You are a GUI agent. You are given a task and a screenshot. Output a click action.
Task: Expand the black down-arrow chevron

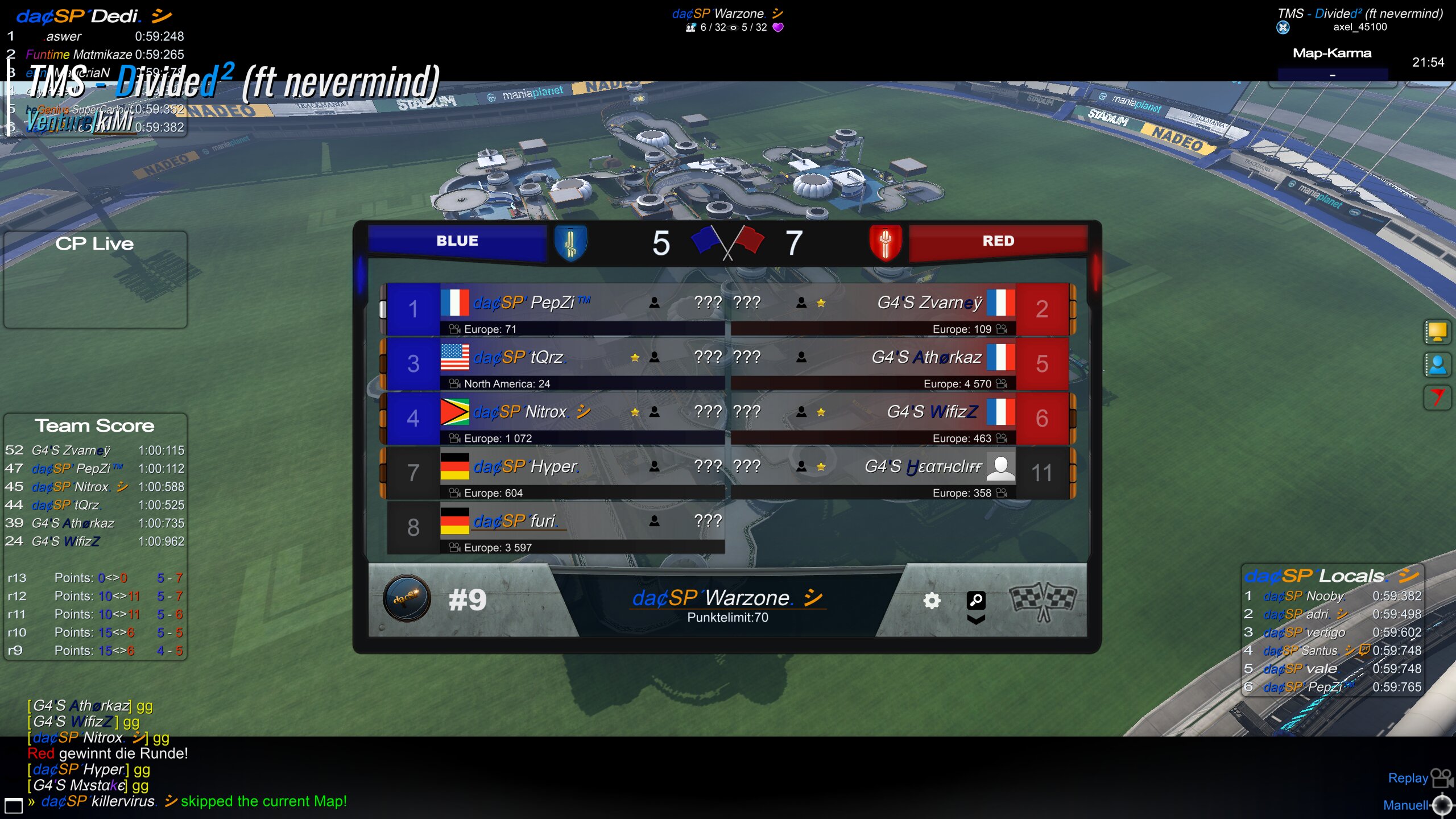point(976,619)
